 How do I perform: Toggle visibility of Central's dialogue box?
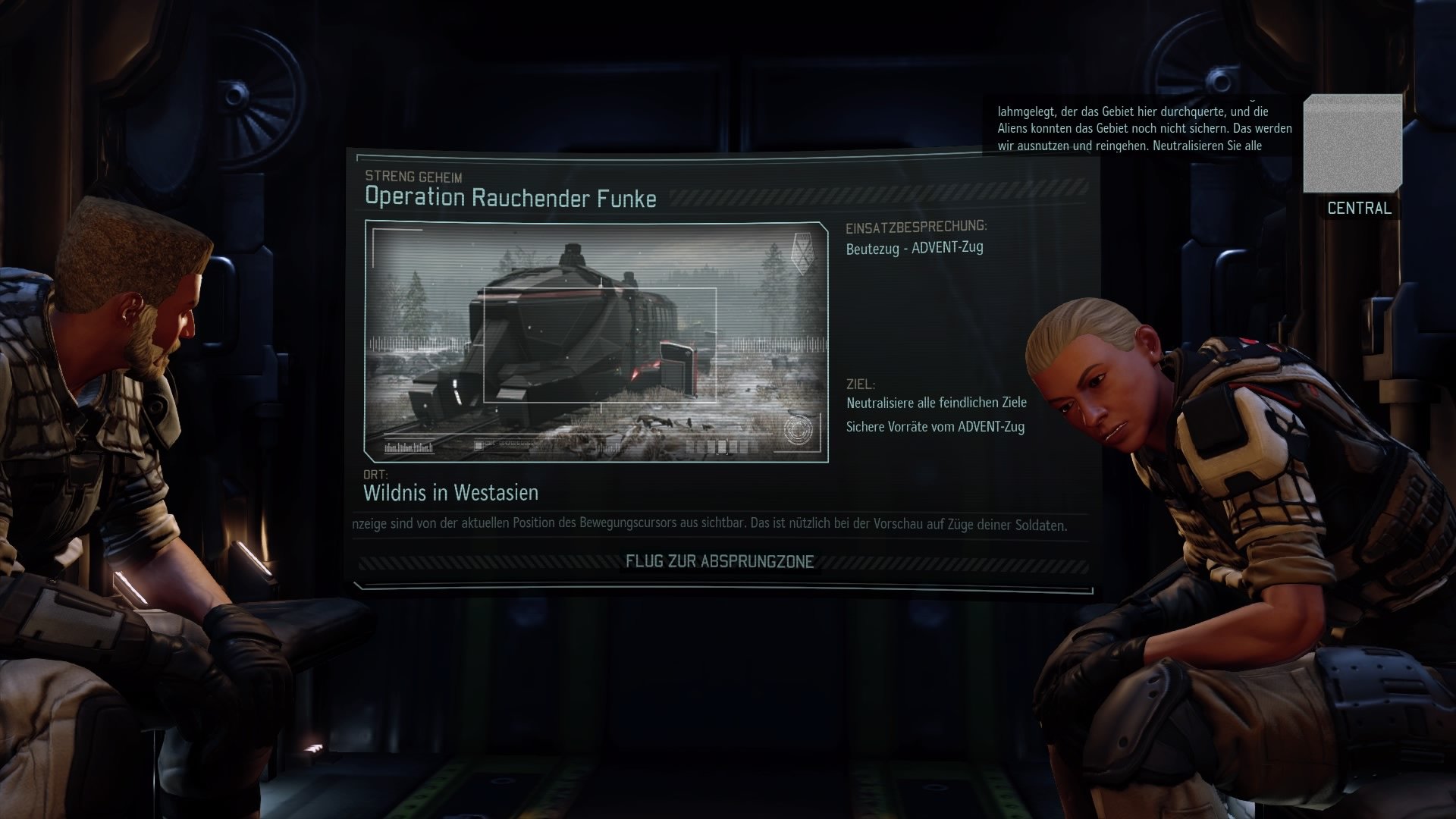click(1137, 129)
